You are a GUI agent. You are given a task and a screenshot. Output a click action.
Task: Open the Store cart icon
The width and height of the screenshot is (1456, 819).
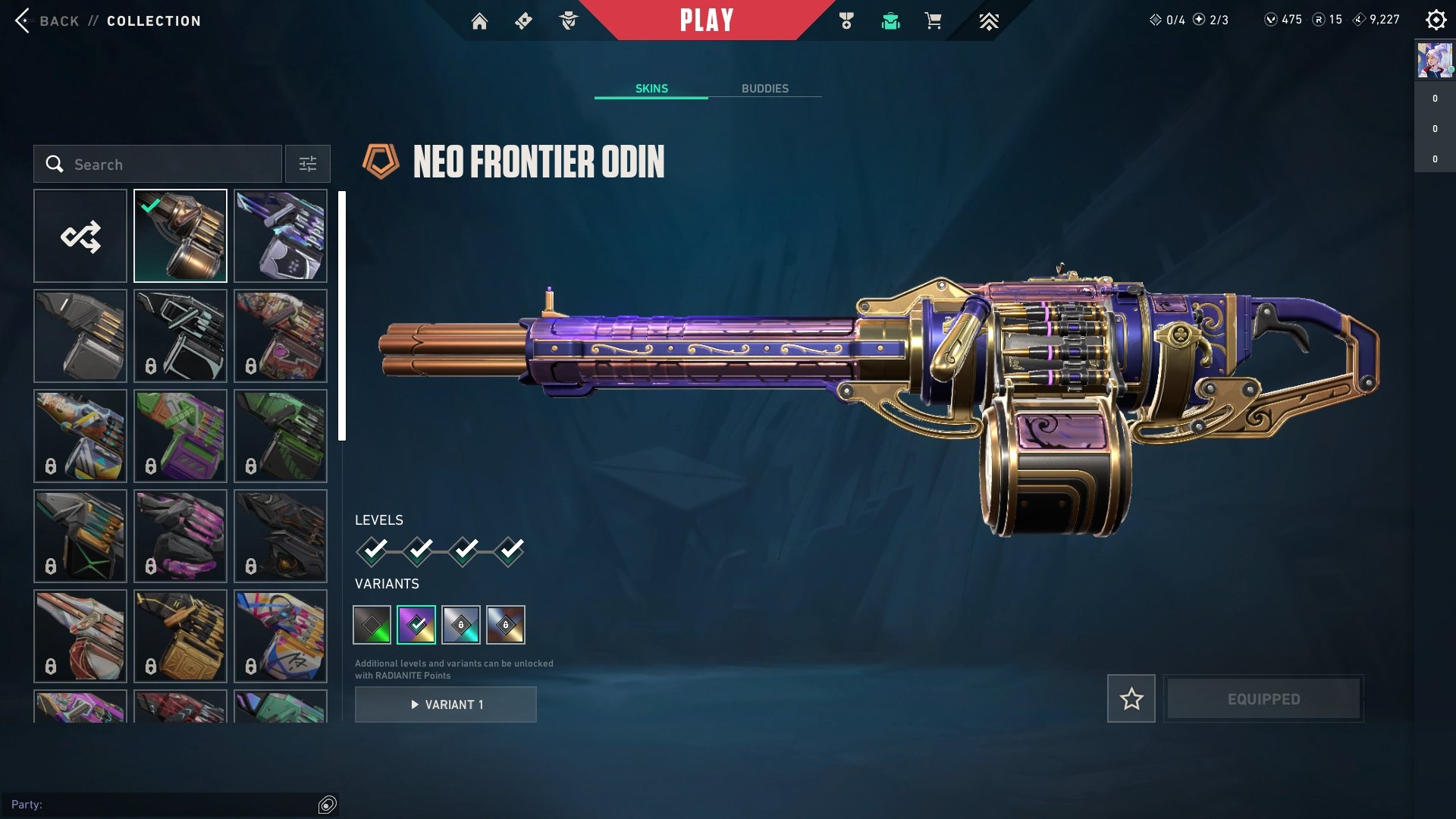click(x=932, y=21)
